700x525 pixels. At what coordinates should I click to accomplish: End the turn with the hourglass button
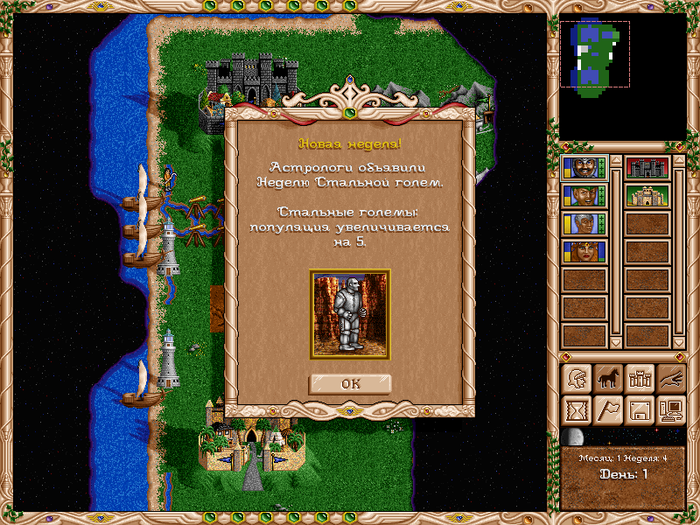click(577, 410)
